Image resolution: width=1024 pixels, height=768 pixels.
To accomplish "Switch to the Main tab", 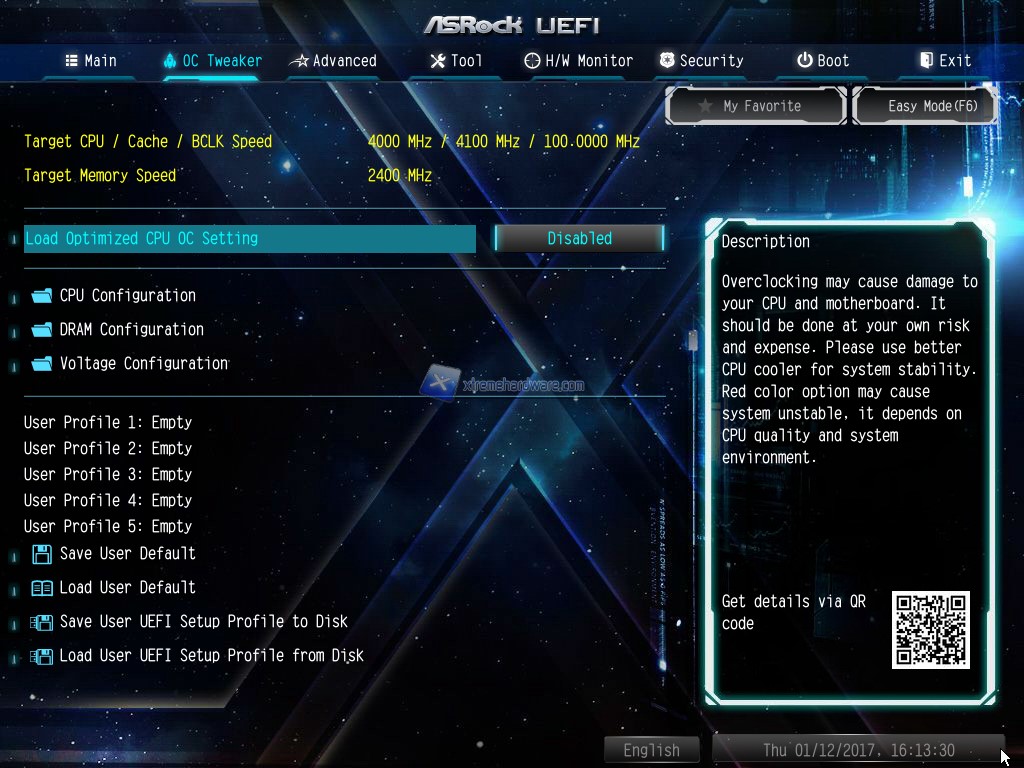I will [91, 61].
